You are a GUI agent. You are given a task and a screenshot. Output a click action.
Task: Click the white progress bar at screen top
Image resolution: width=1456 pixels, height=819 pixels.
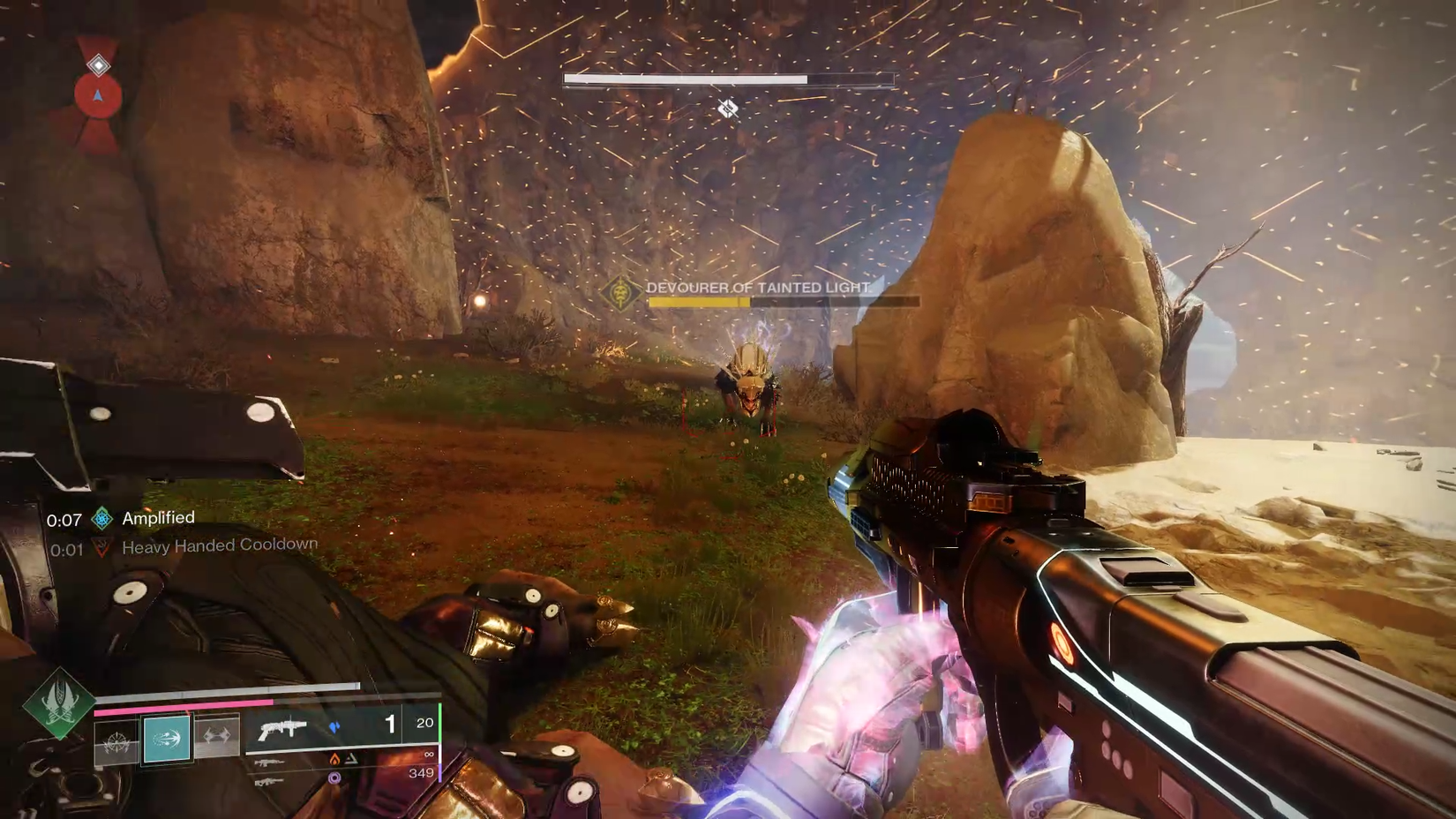728,79
